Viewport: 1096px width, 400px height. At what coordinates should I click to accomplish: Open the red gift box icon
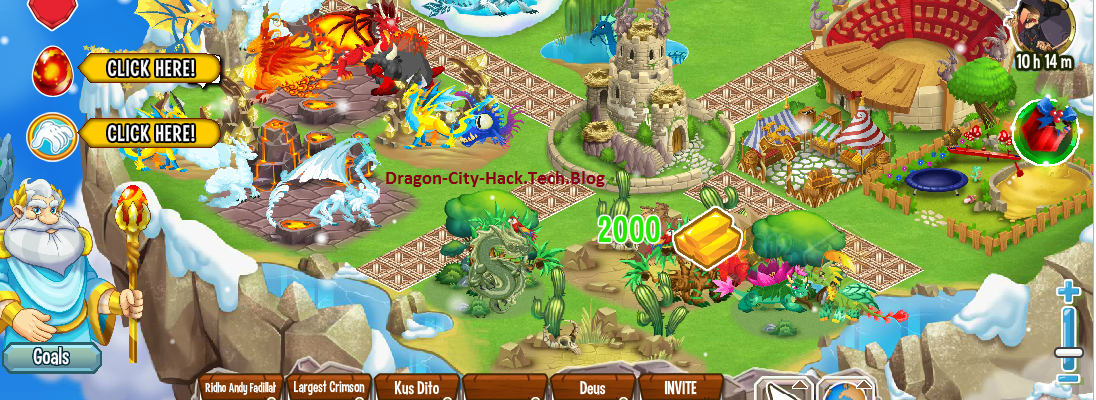[x=1044, y=130]
